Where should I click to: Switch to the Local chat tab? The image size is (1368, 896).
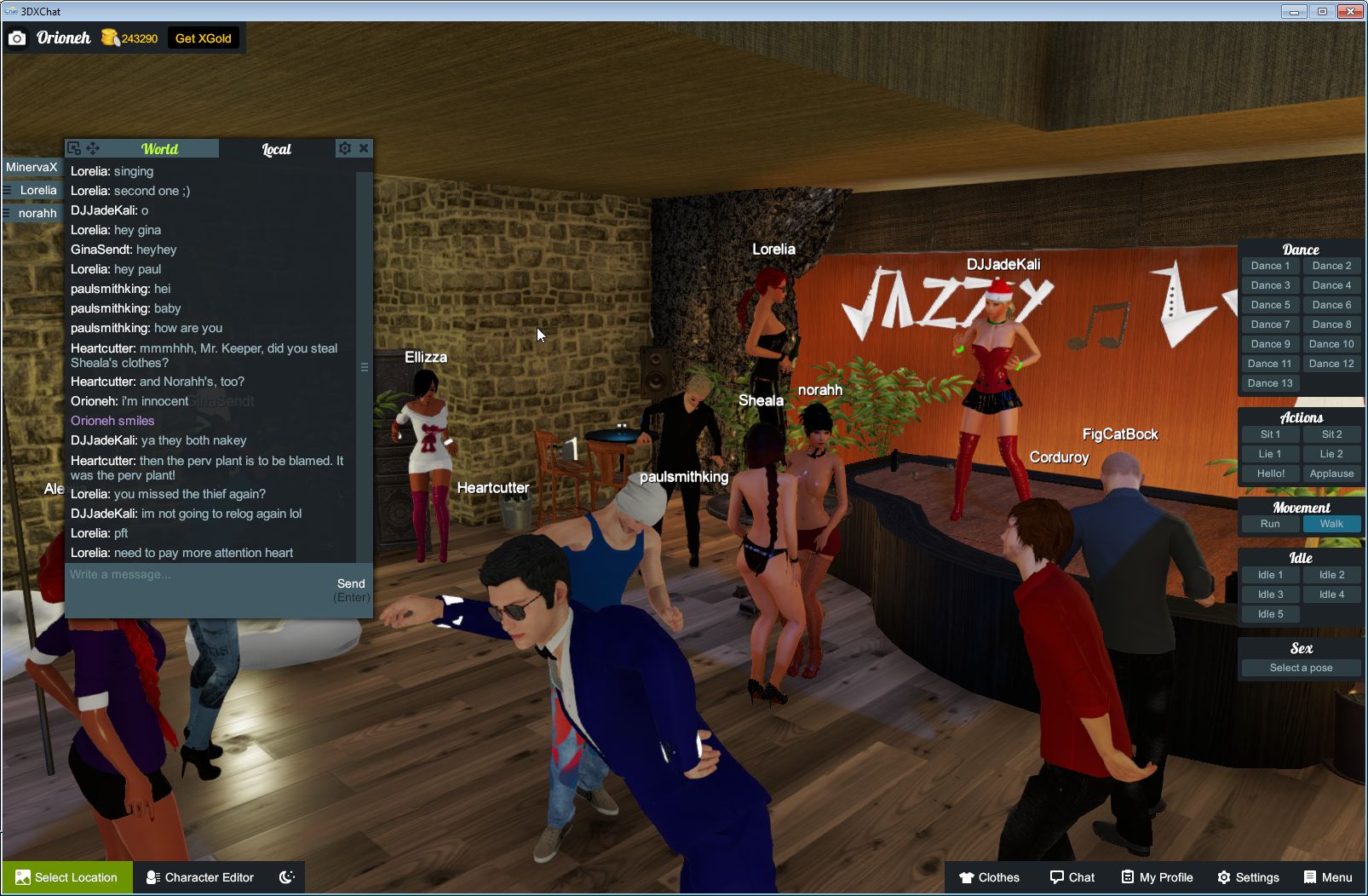click(276, 149)
